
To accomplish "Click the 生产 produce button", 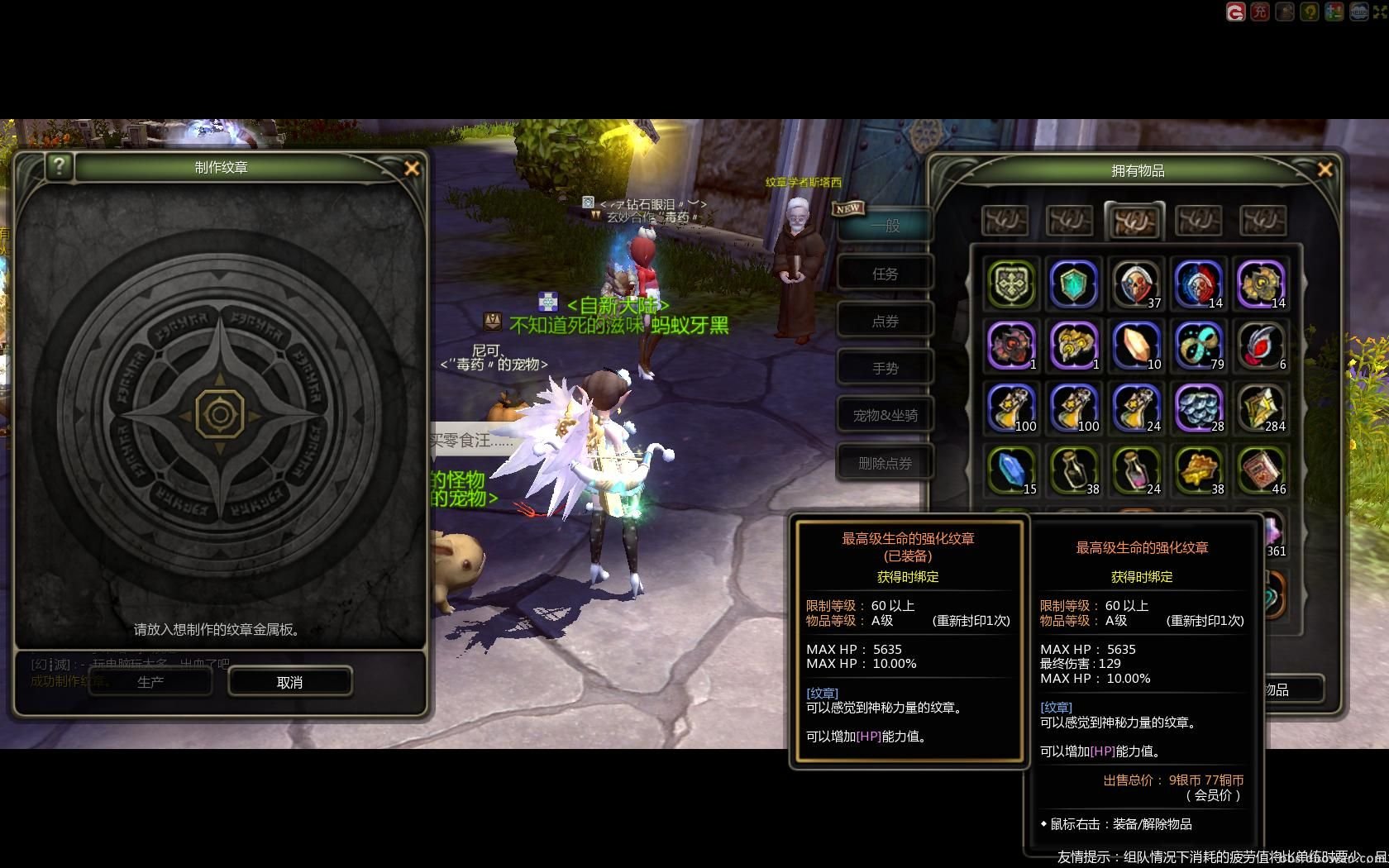I will (x=150, y=682).
